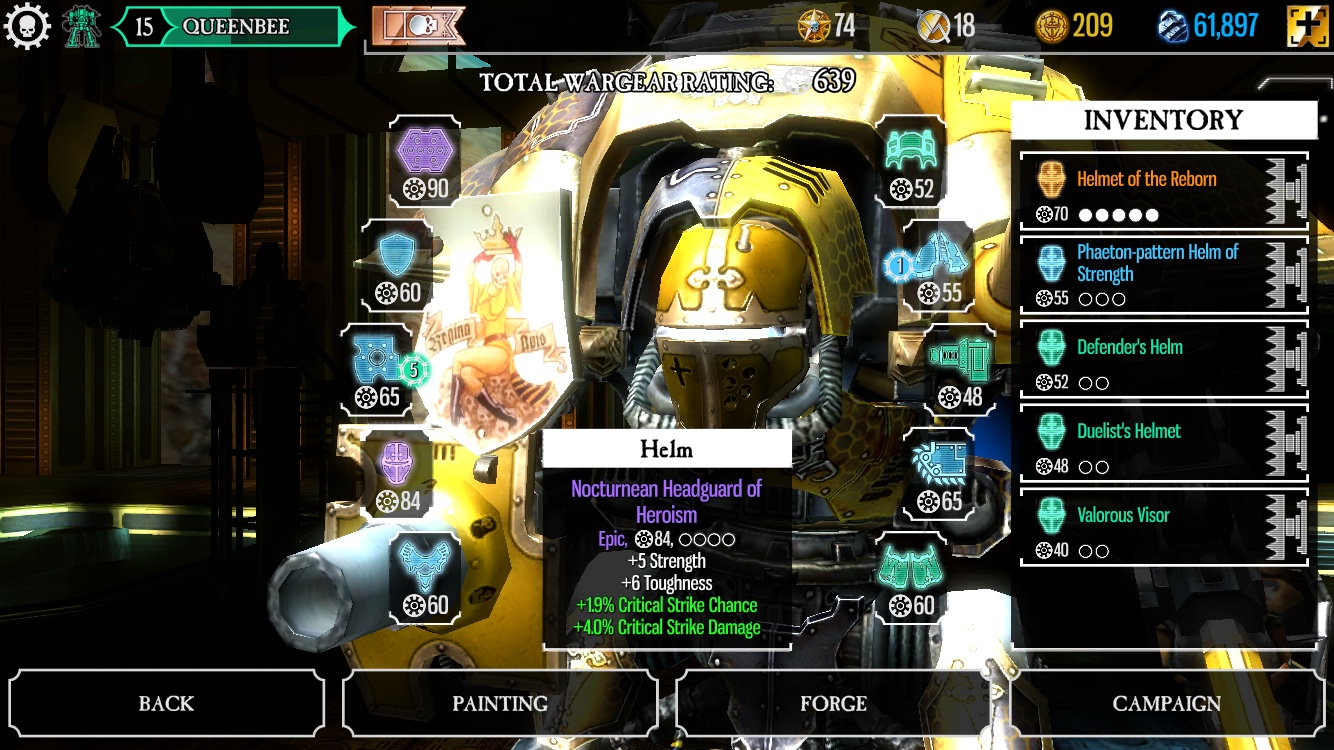
Task: Open the CAMPAIGN screen
Action: pos(1166,703)
